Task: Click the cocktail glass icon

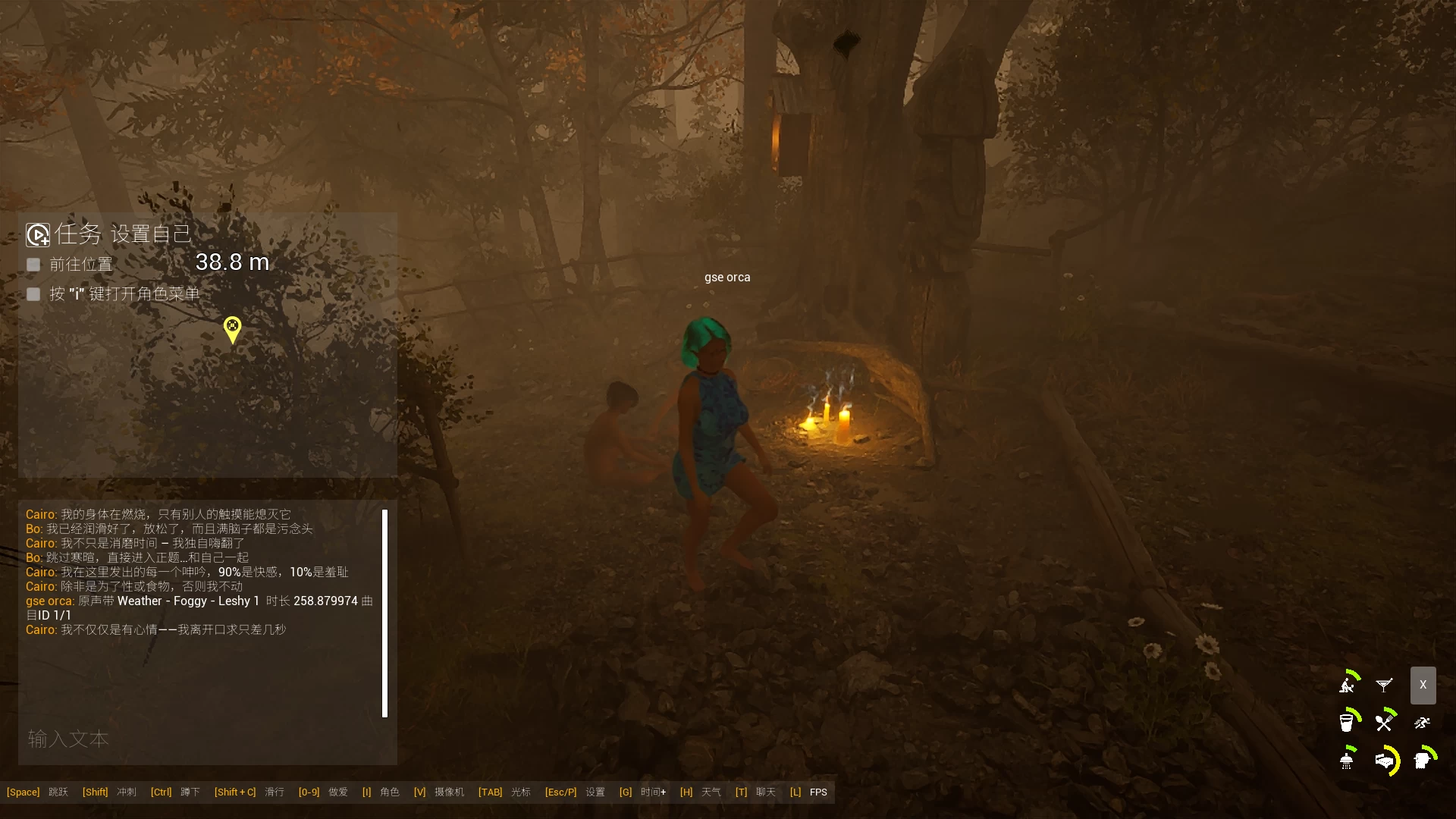Action: (x=1384, y=685)
